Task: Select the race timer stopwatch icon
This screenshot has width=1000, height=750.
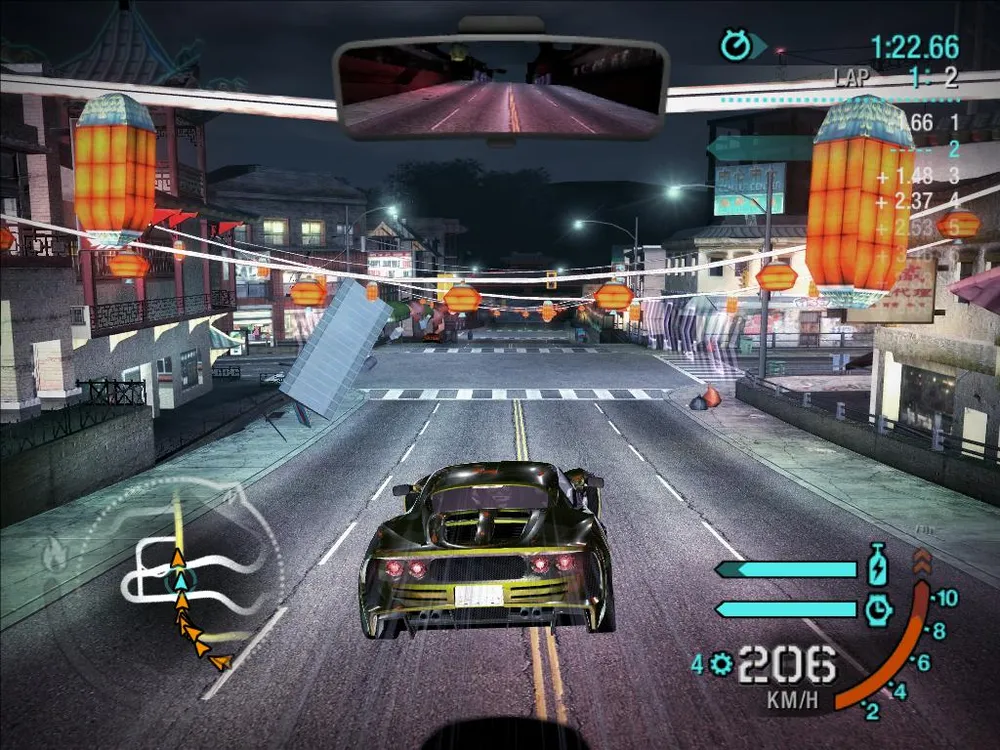Action: point(735,45)
